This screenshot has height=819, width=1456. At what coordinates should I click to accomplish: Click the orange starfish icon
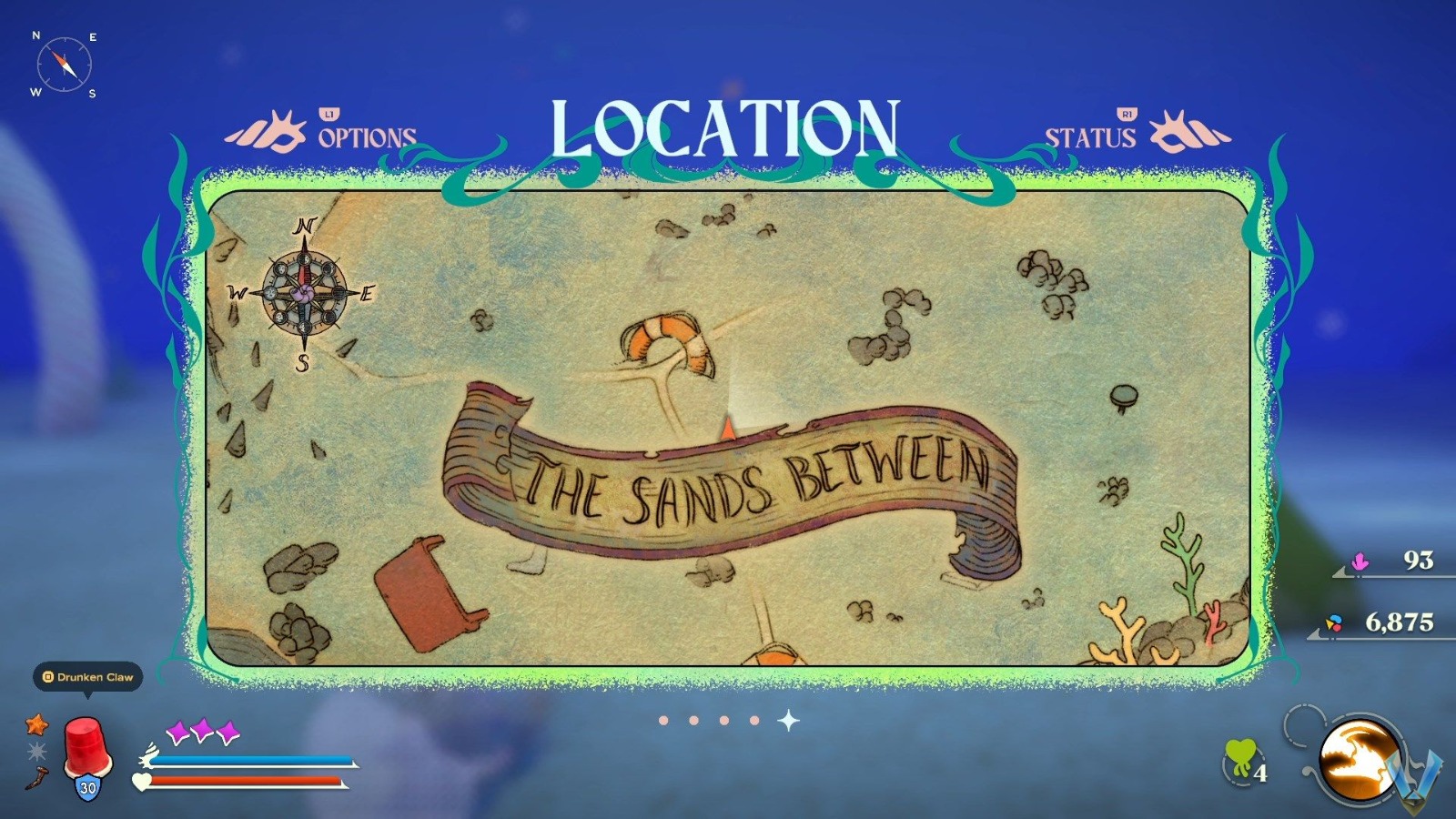[x=35, y=726]
